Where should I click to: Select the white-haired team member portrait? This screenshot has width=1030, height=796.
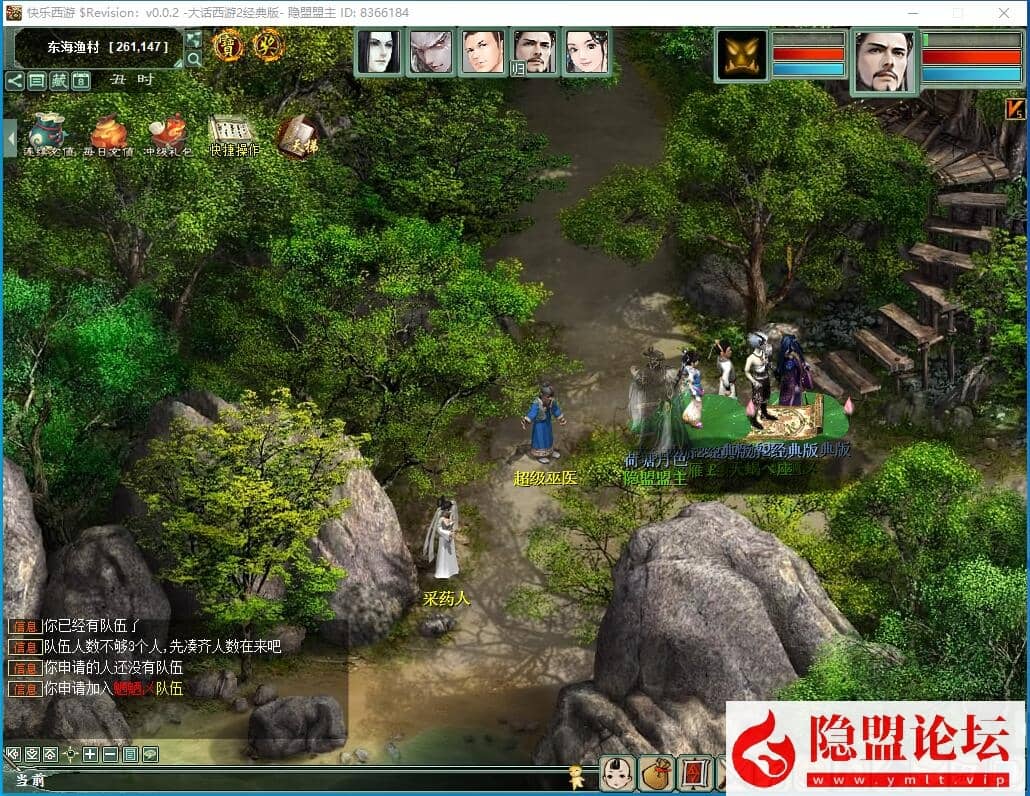coord(431,52)
